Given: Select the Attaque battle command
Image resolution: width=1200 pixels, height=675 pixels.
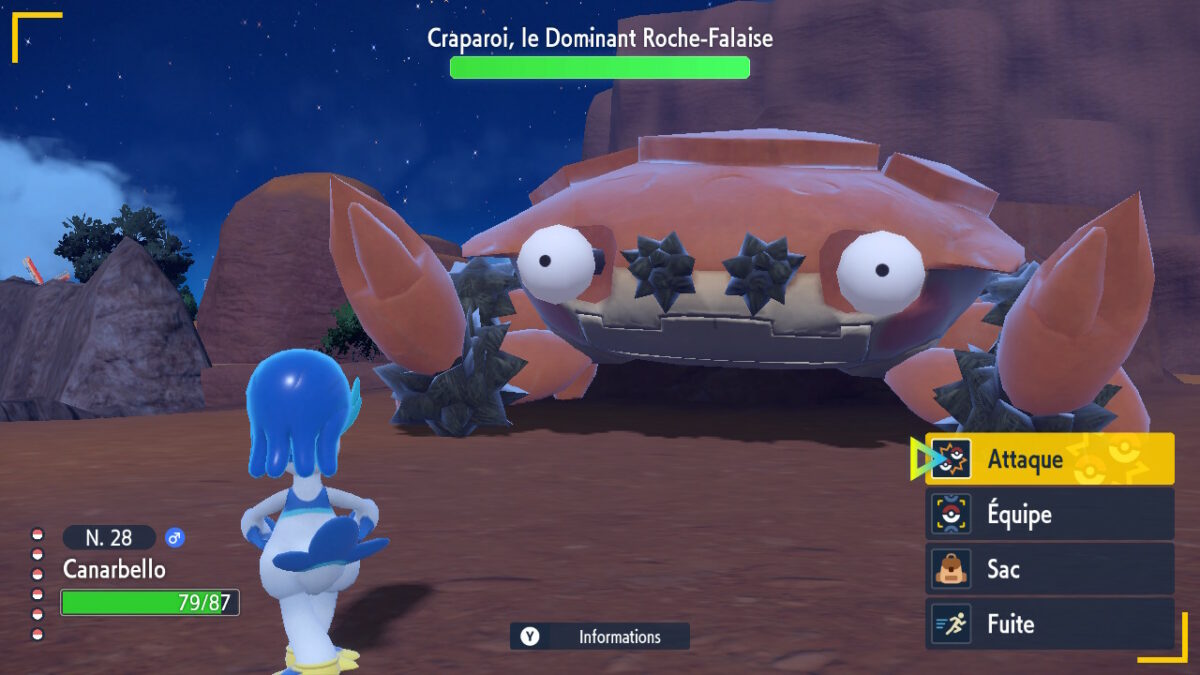Looking at the screenshot, I should (x=1049, y=459).
